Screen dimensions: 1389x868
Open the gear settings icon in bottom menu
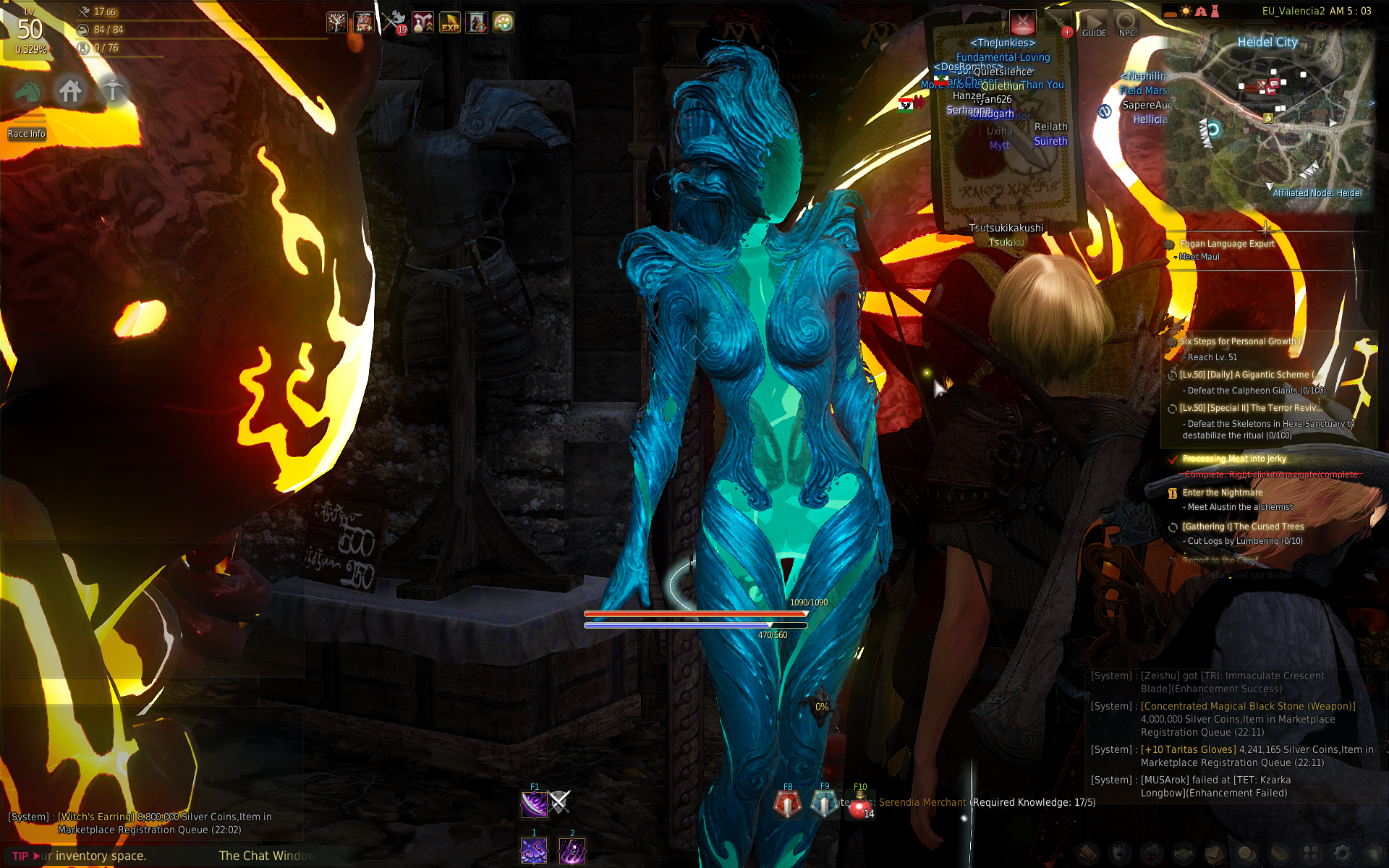pos(1341,854)
